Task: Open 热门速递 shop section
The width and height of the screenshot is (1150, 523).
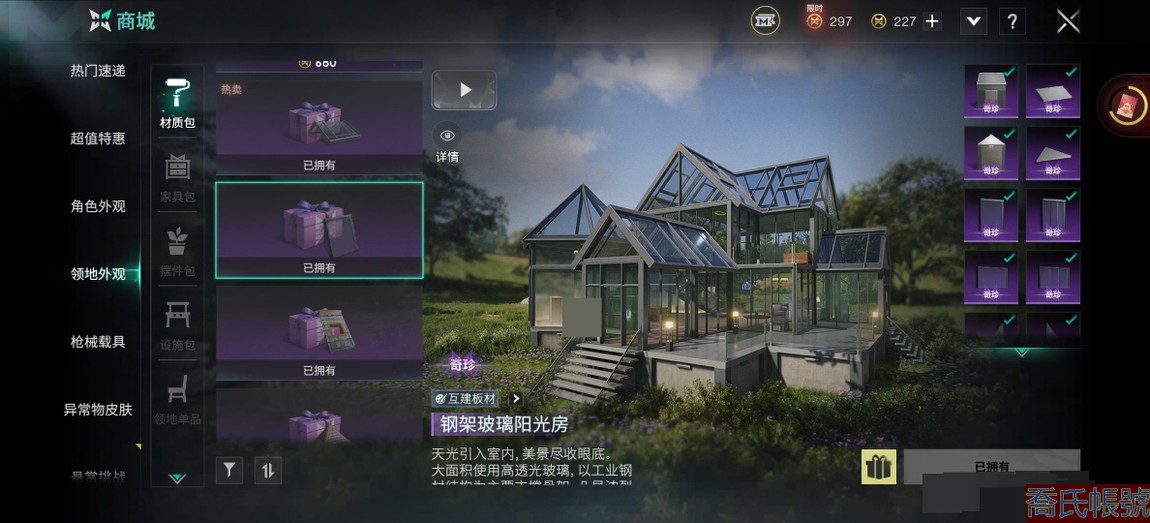Action: click(x=98, y=71)
